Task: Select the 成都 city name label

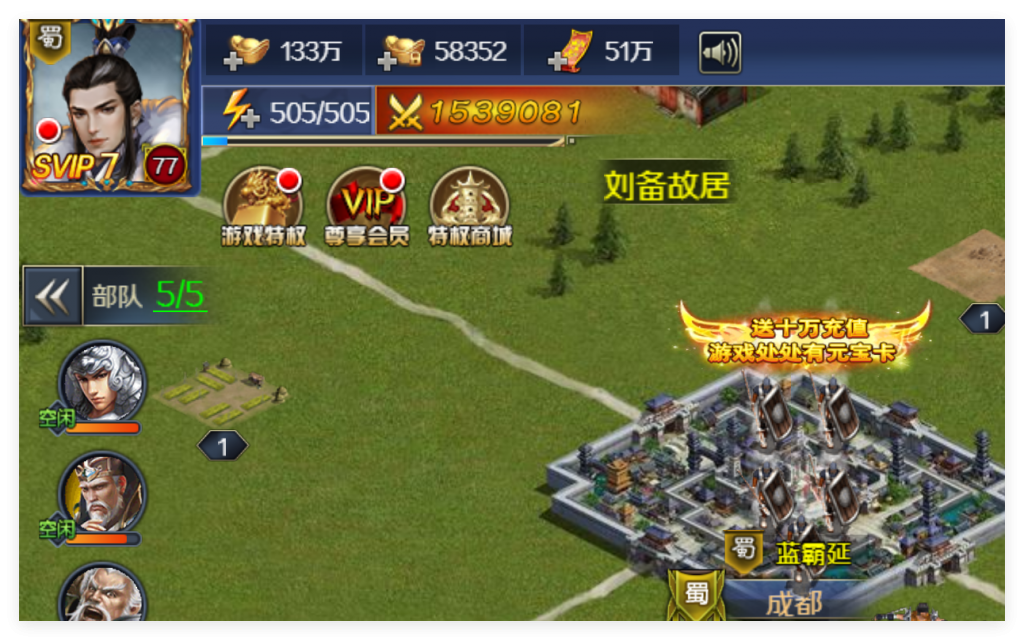Action: coord(794,603)
